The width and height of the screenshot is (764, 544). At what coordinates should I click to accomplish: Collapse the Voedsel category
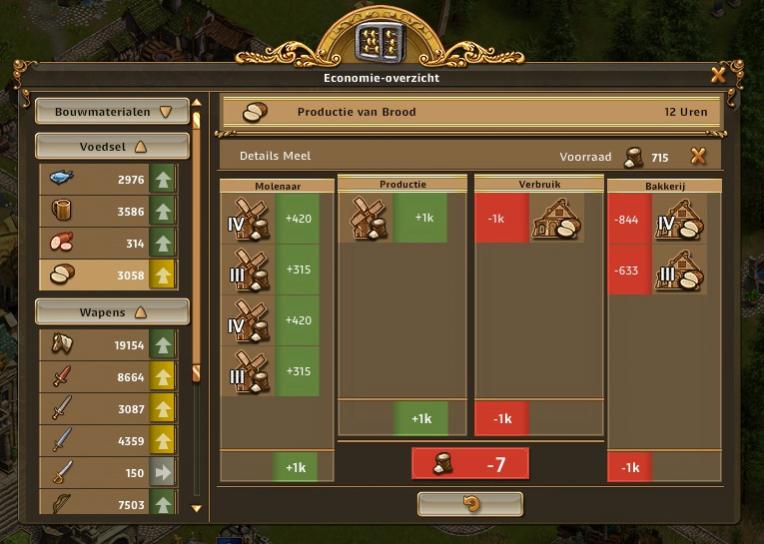pos(113,146)
